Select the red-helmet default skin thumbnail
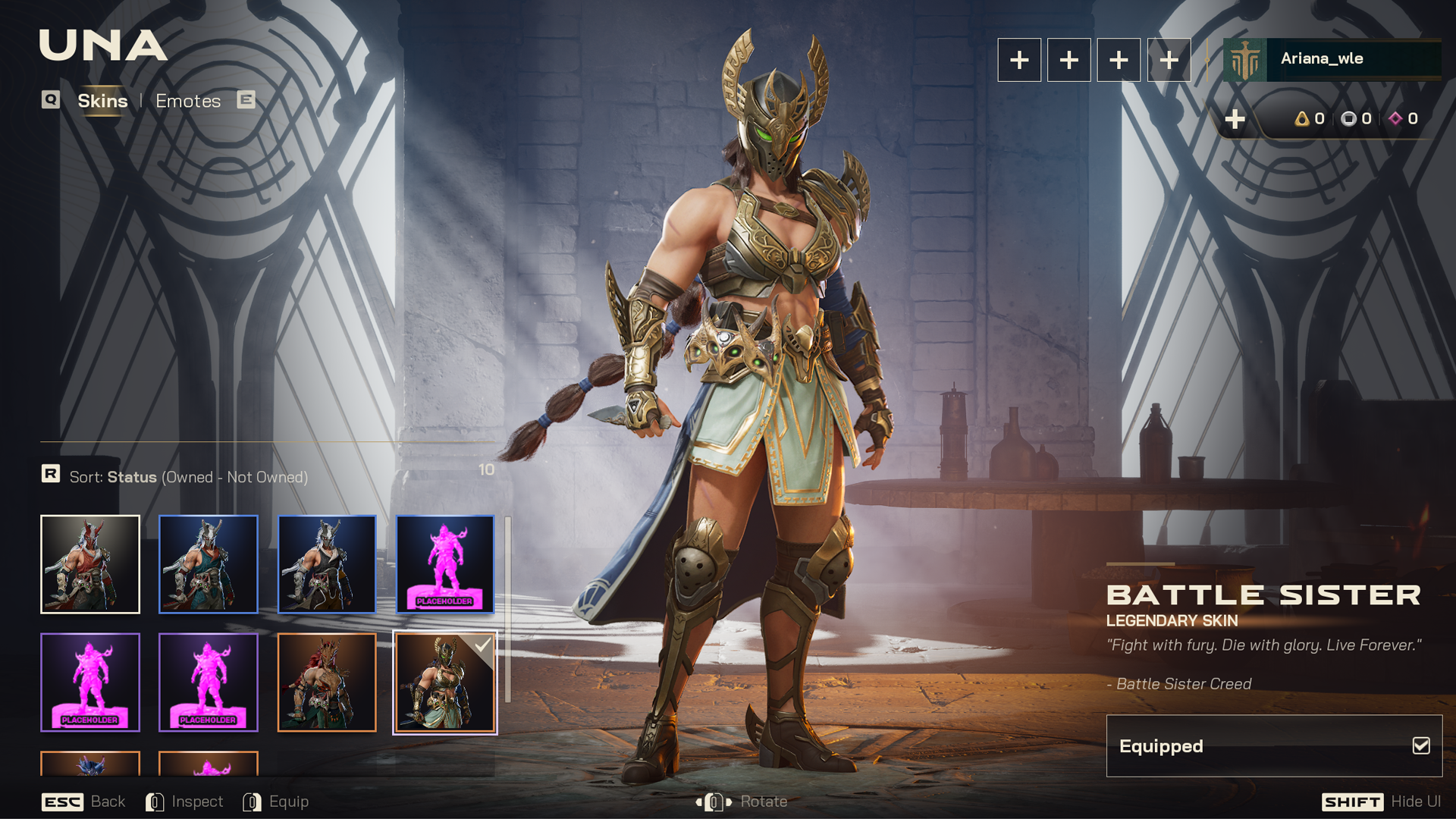The image size is (1456, 819). [90, 564]
